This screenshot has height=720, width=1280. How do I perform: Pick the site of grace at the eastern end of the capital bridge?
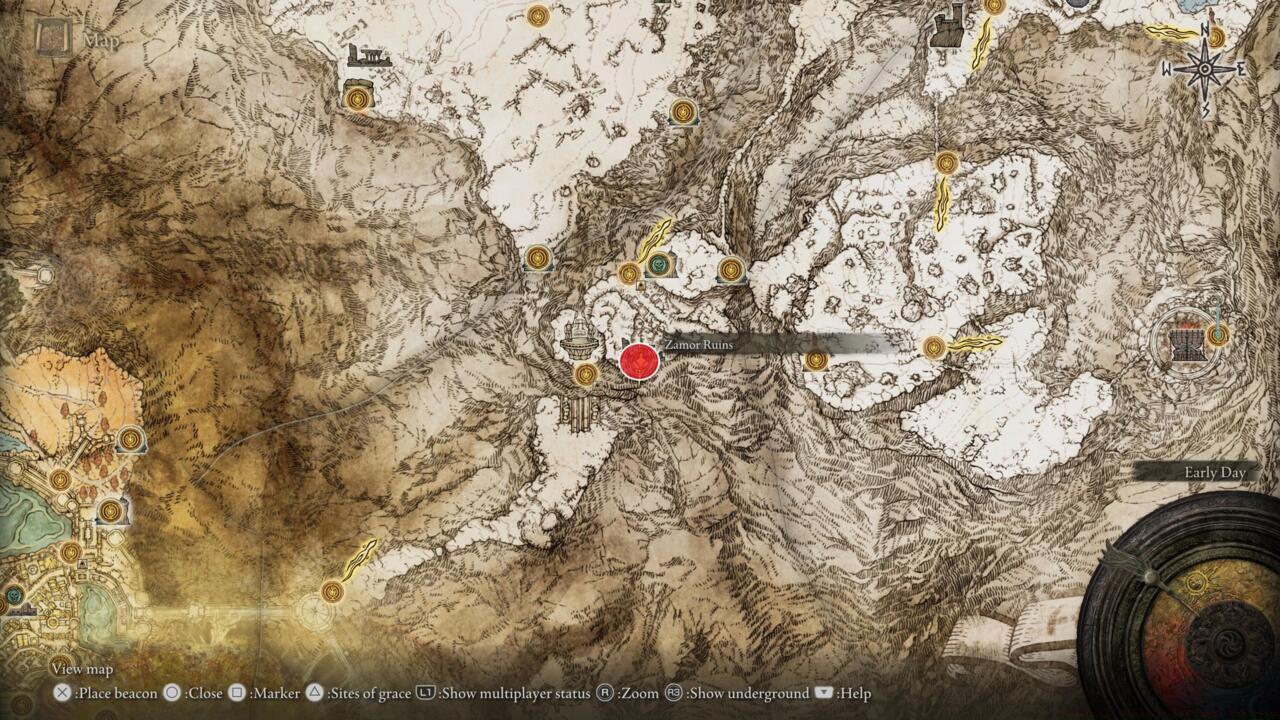coord(332,591)
